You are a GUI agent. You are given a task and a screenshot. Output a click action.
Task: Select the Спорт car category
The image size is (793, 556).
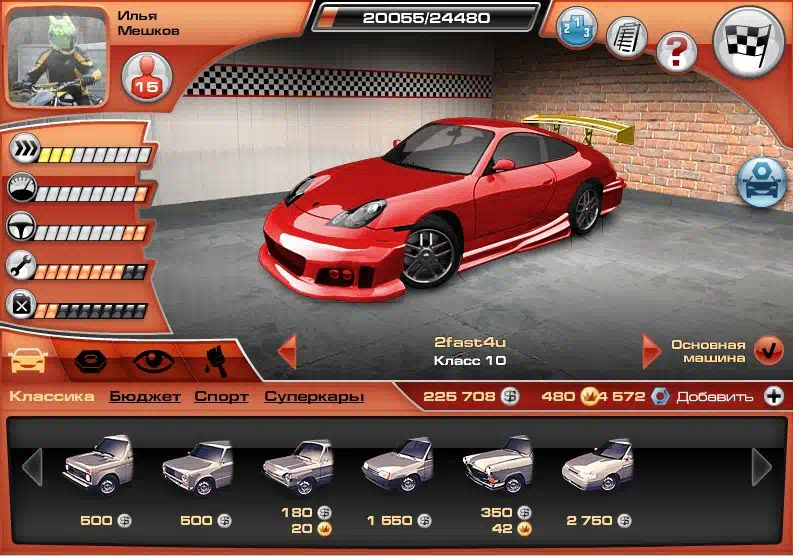pyautogui.click(x=222, y=397)
